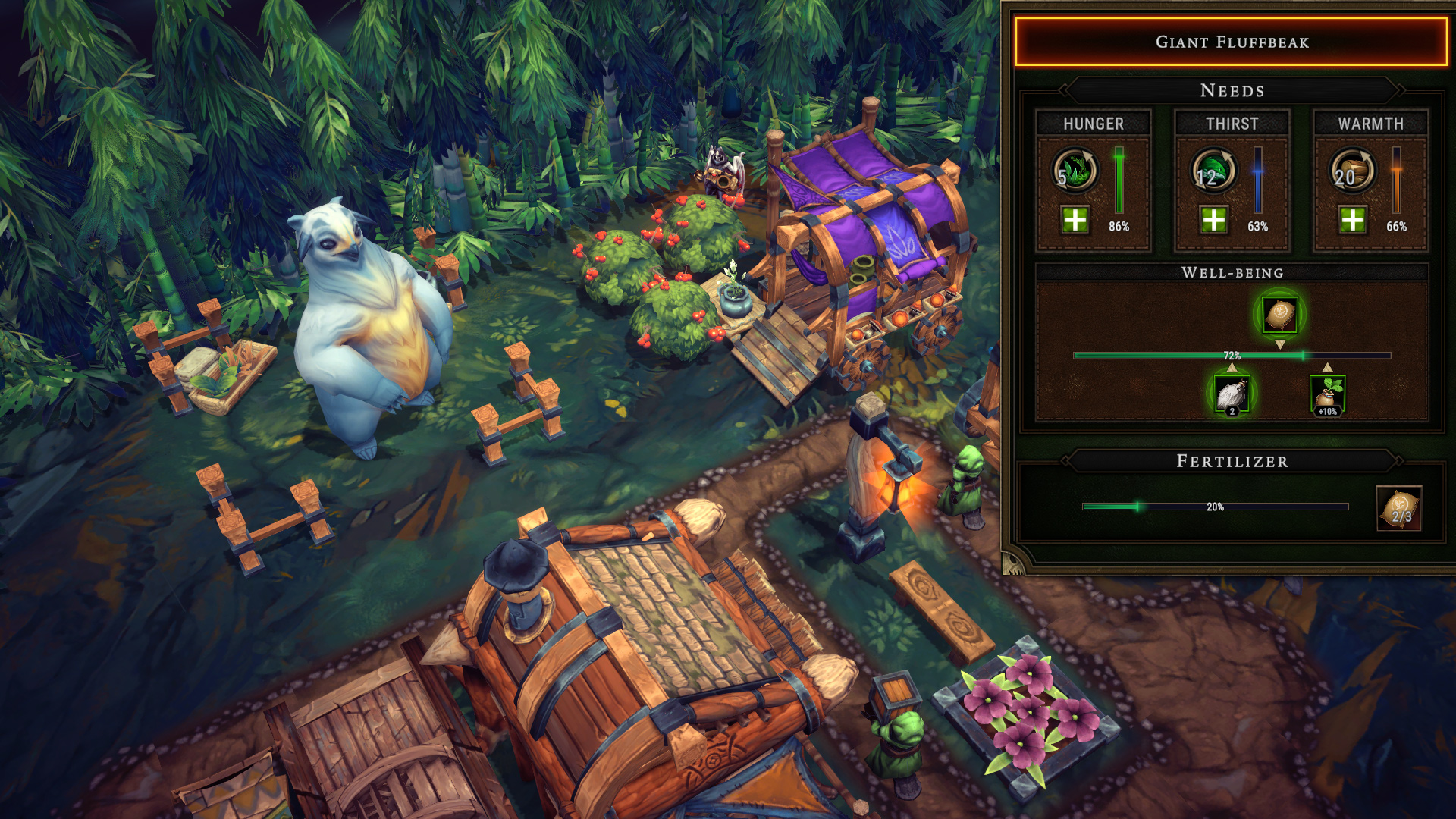Viewport: 1456px width, 819px height.
Task: Select the green herb food icon under Hunger
Action: [x=1075, y=171]
